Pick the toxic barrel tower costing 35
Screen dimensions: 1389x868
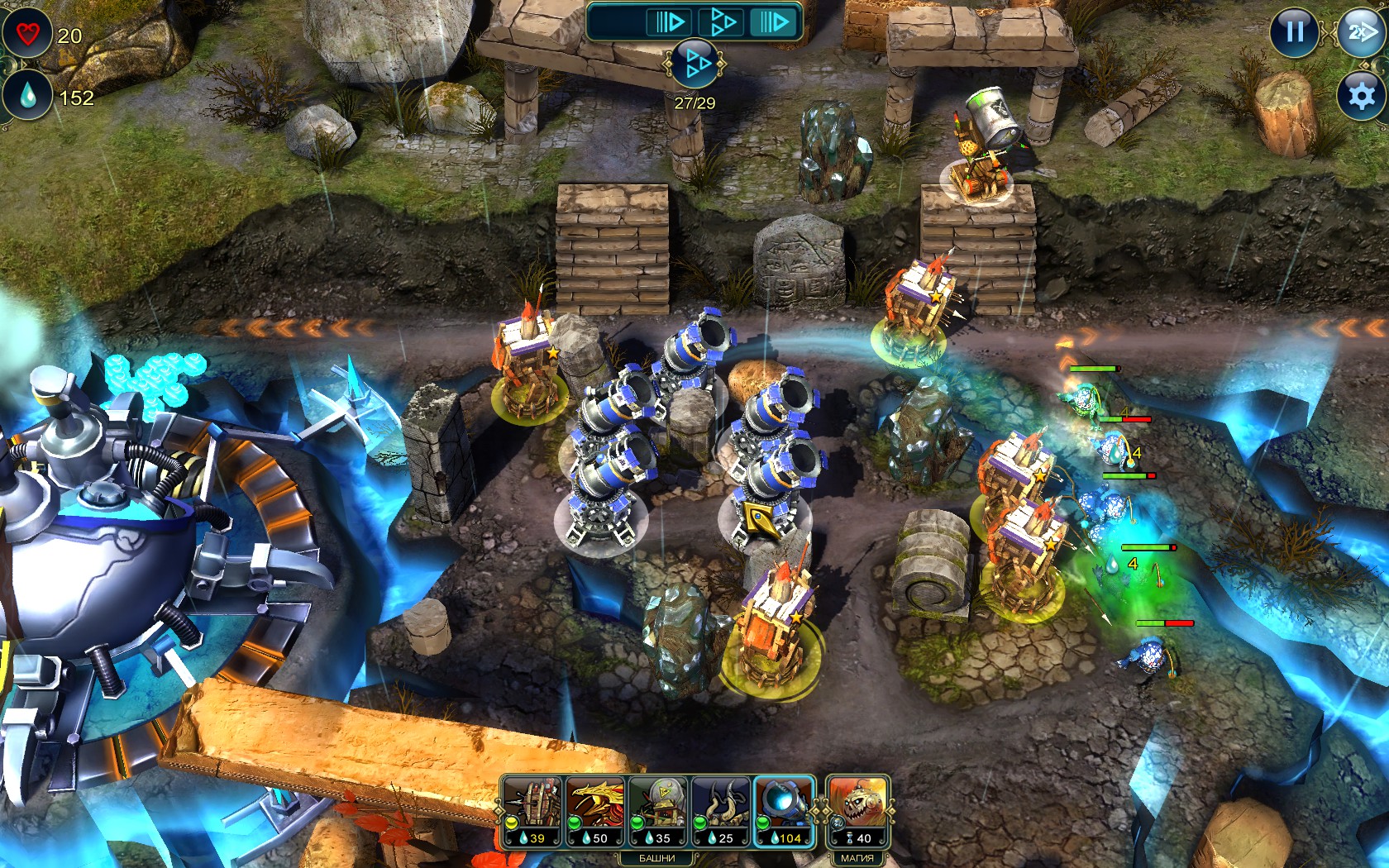click(657, 811)
